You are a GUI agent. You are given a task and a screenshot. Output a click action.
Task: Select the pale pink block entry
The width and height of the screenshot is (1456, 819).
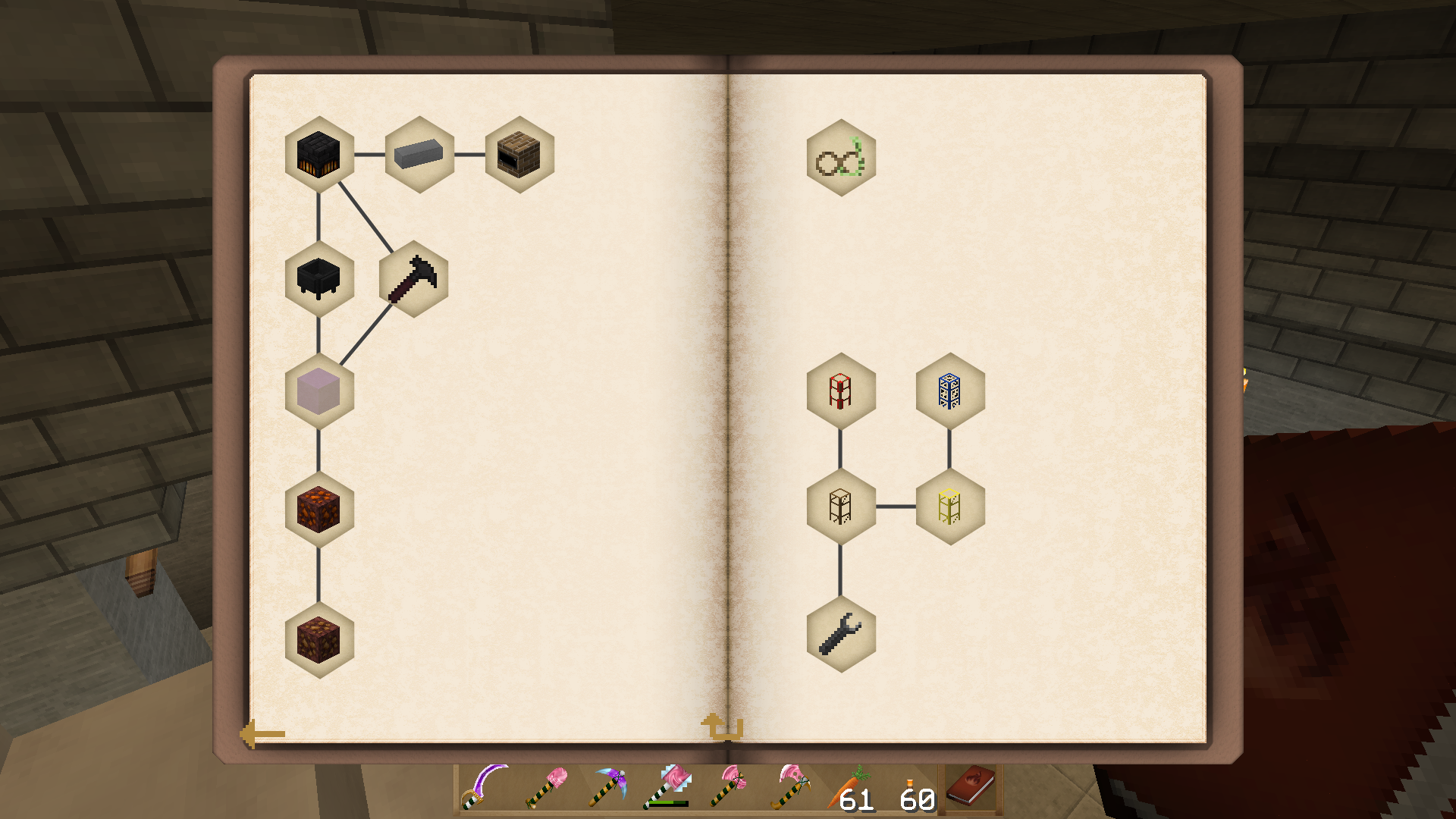tap(319, 391)
